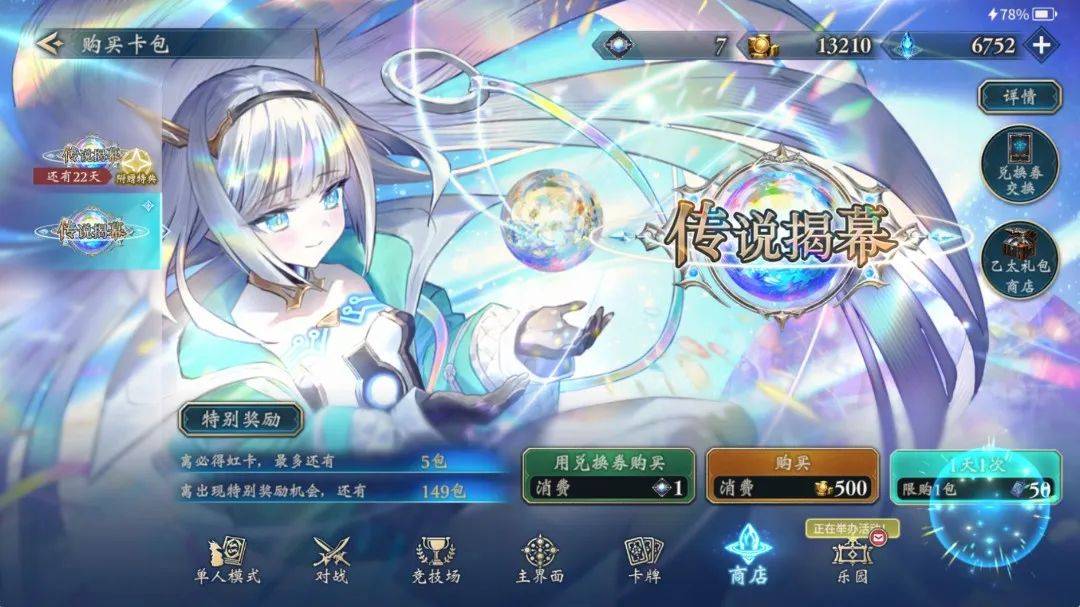Go back from the 购买卡包 screen
1080x607 pixels.
(x=50, y=44)
